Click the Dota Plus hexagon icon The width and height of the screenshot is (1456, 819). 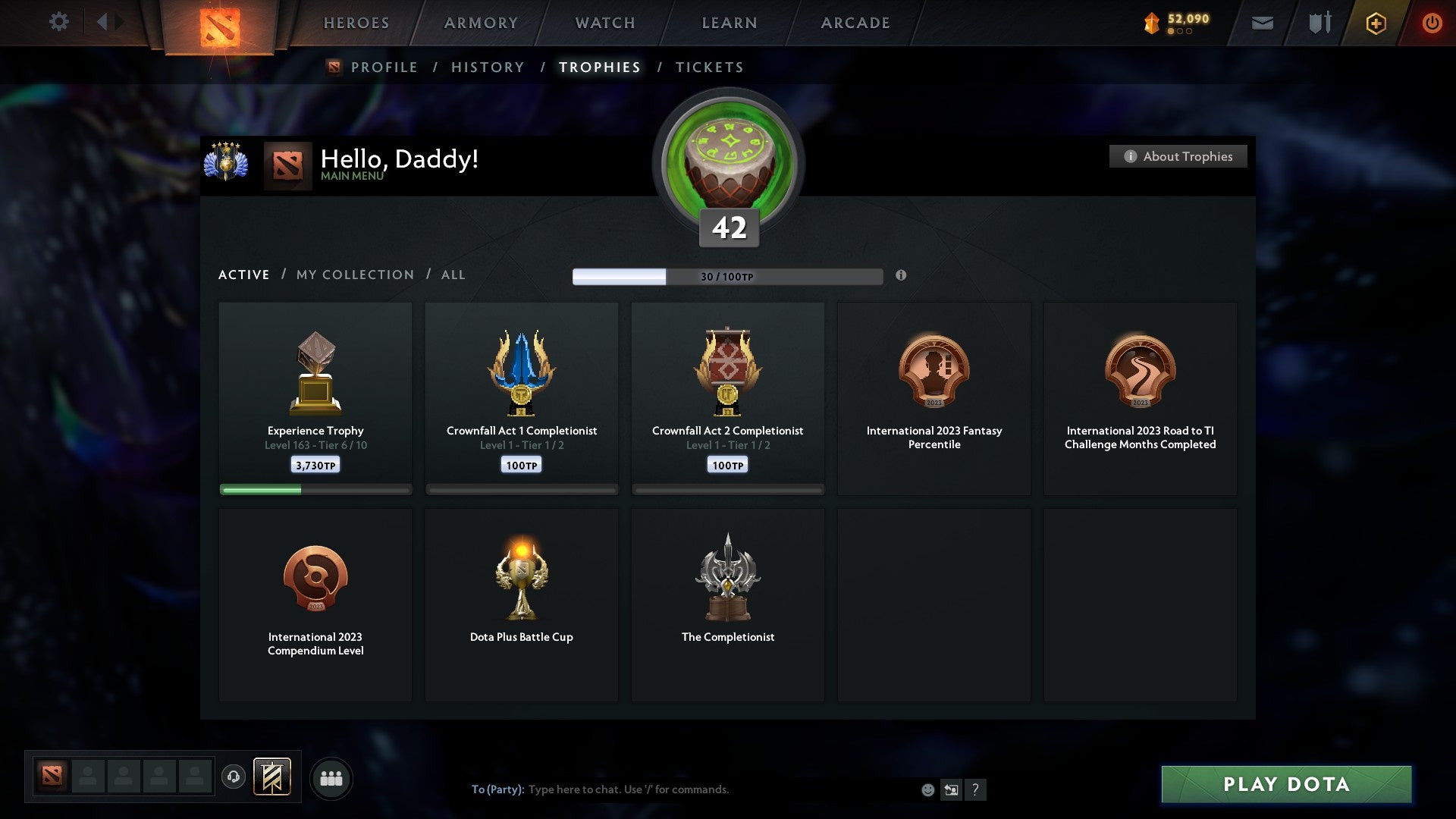[x=1376, y=23]
